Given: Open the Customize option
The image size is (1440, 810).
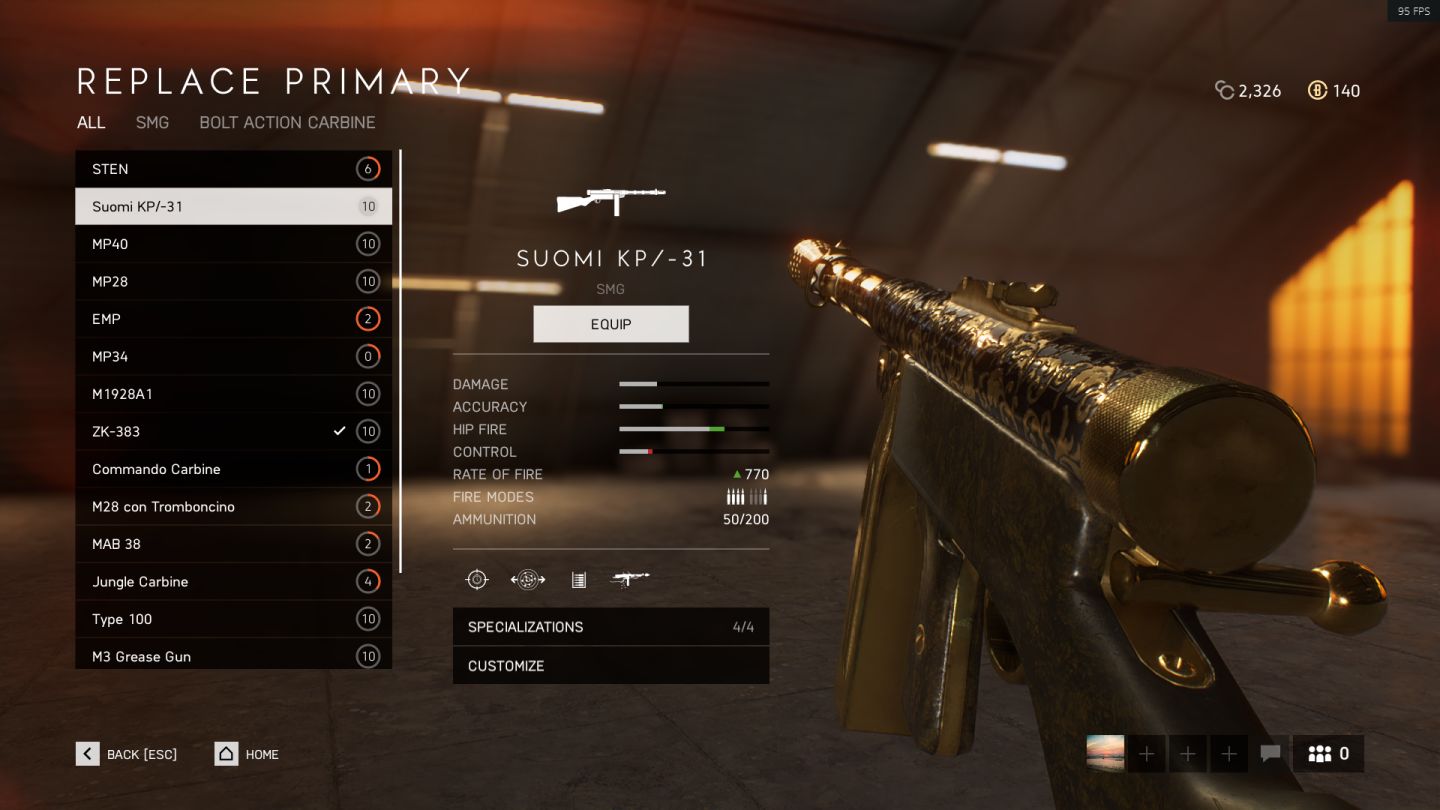Looking at the screenshot, I should (610, 666).
